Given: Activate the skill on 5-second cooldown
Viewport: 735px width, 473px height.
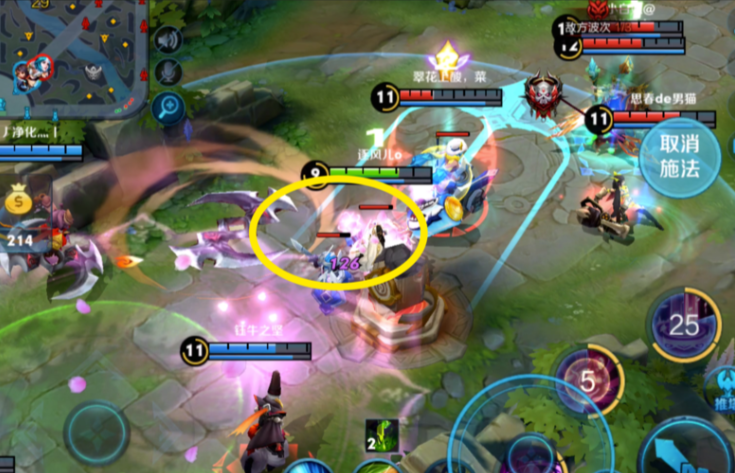Looking at the screenshot, I should (x=589, y=381).
